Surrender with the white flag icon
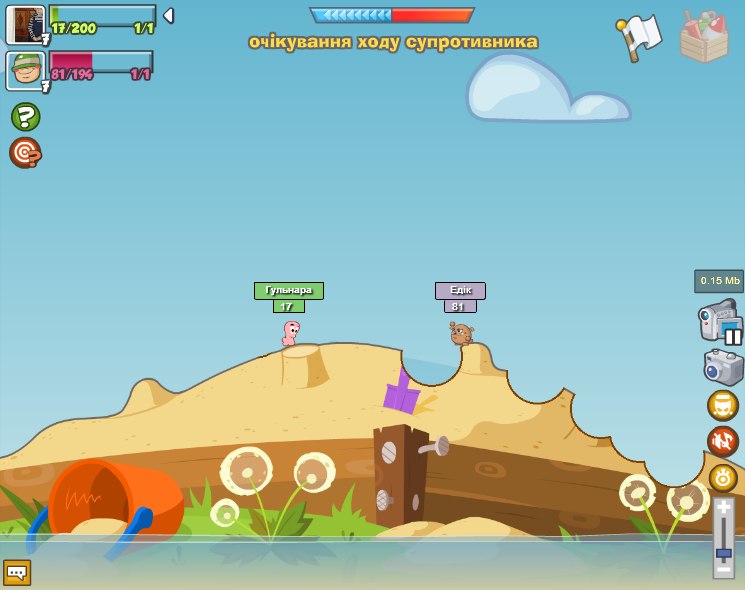This screenshot has width=745, height=590. click(640, 38)
